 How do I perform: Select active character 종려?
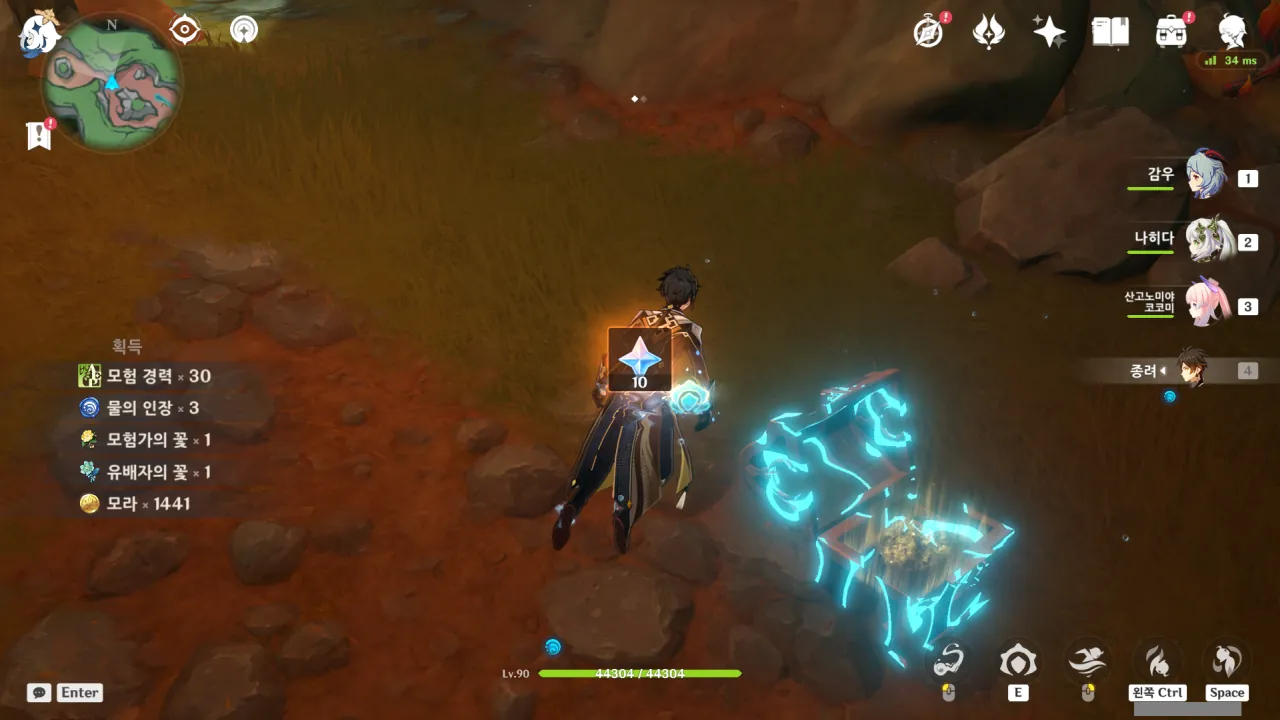(1190, 369)
